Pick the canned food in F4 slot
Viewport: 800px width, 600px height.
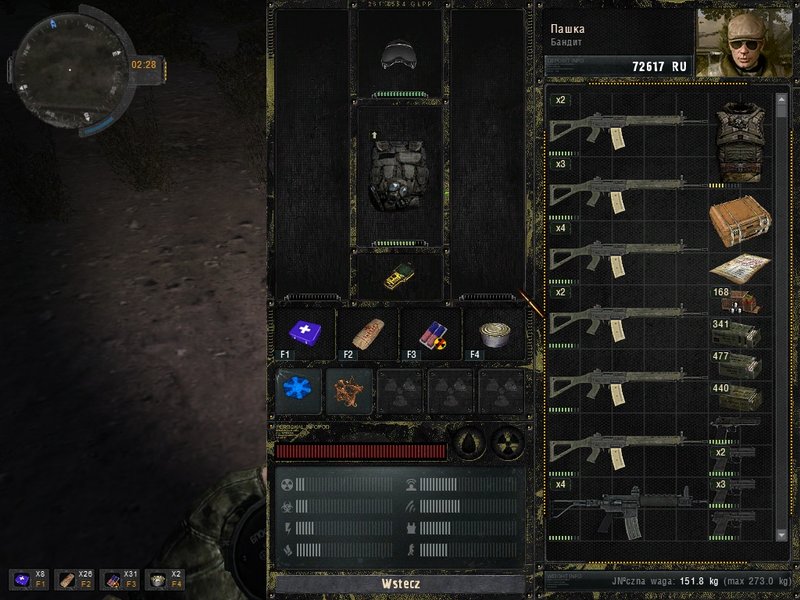pyautogui.click(x=494, y=334)
